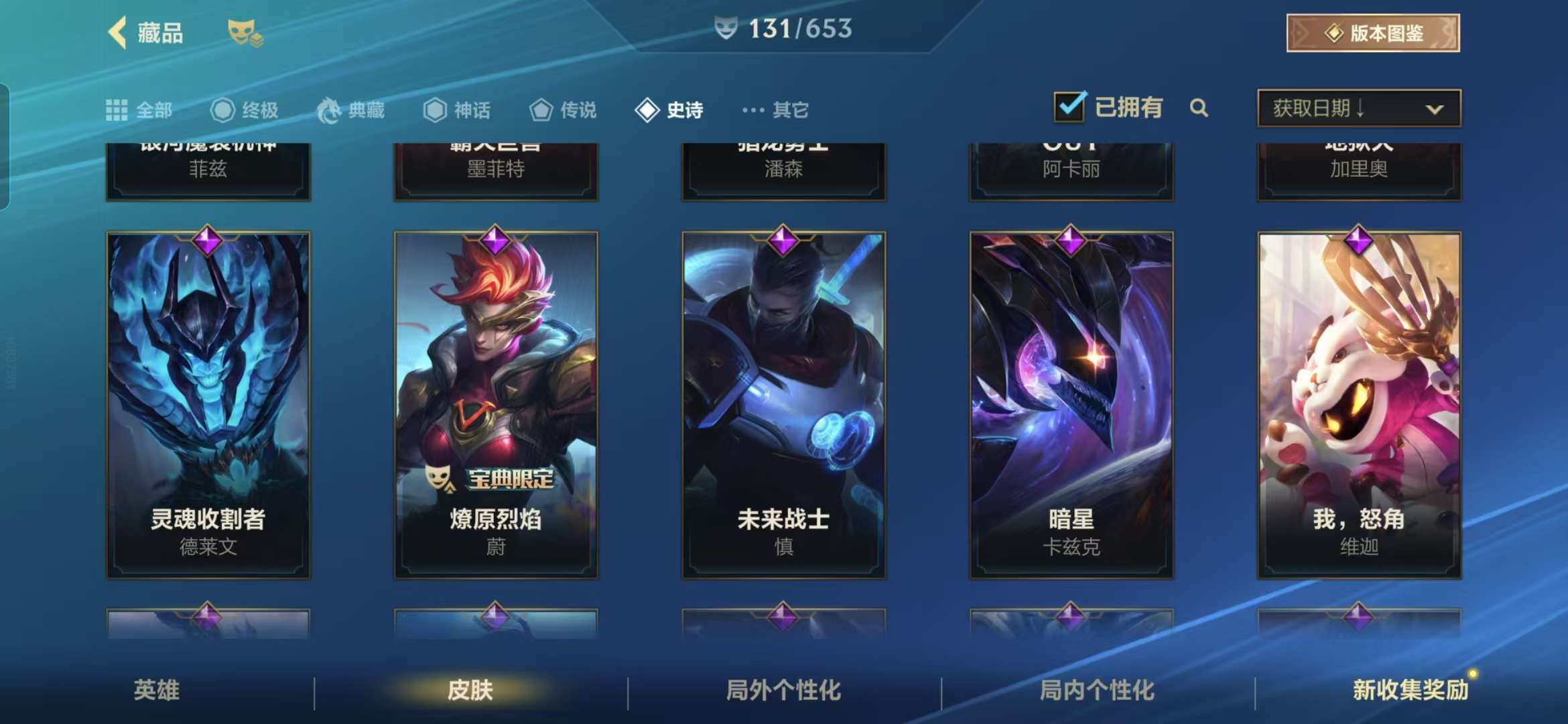Open the 燎原烈焰 蔚 skin card
Viewport: 1568px width, 724px height.
[496, 405]
